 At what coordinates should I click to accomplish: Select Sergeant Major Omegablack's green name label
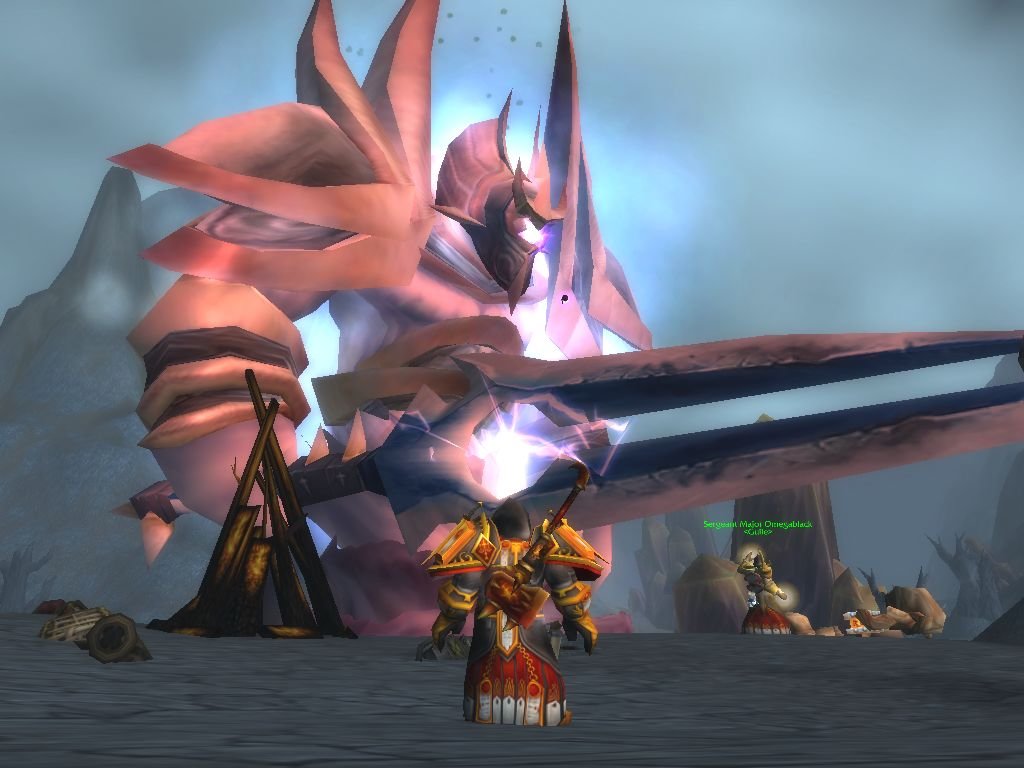pos(757,524)
